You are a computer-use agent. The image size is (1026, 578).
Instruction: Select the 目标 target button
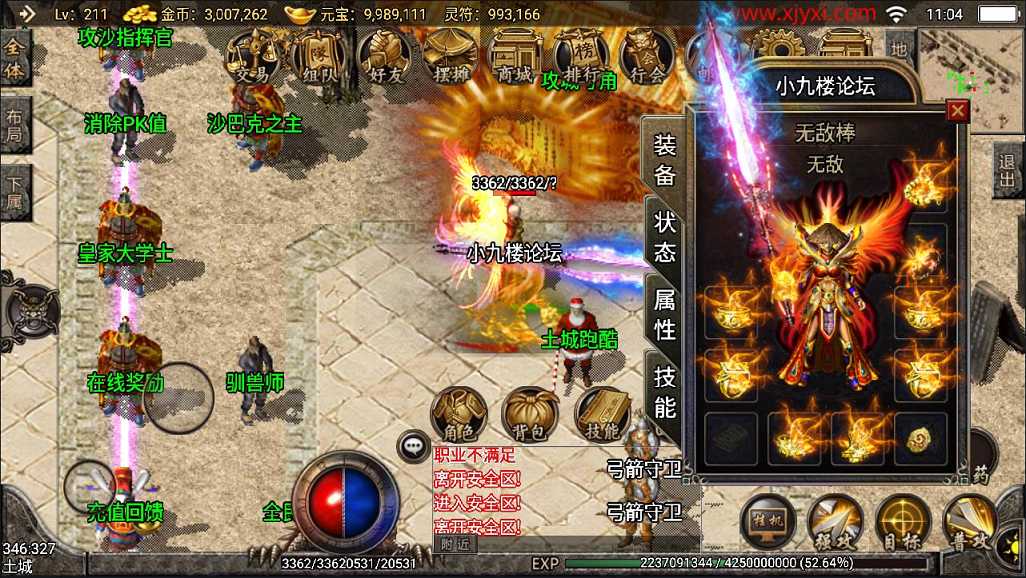tap(903, 522)
